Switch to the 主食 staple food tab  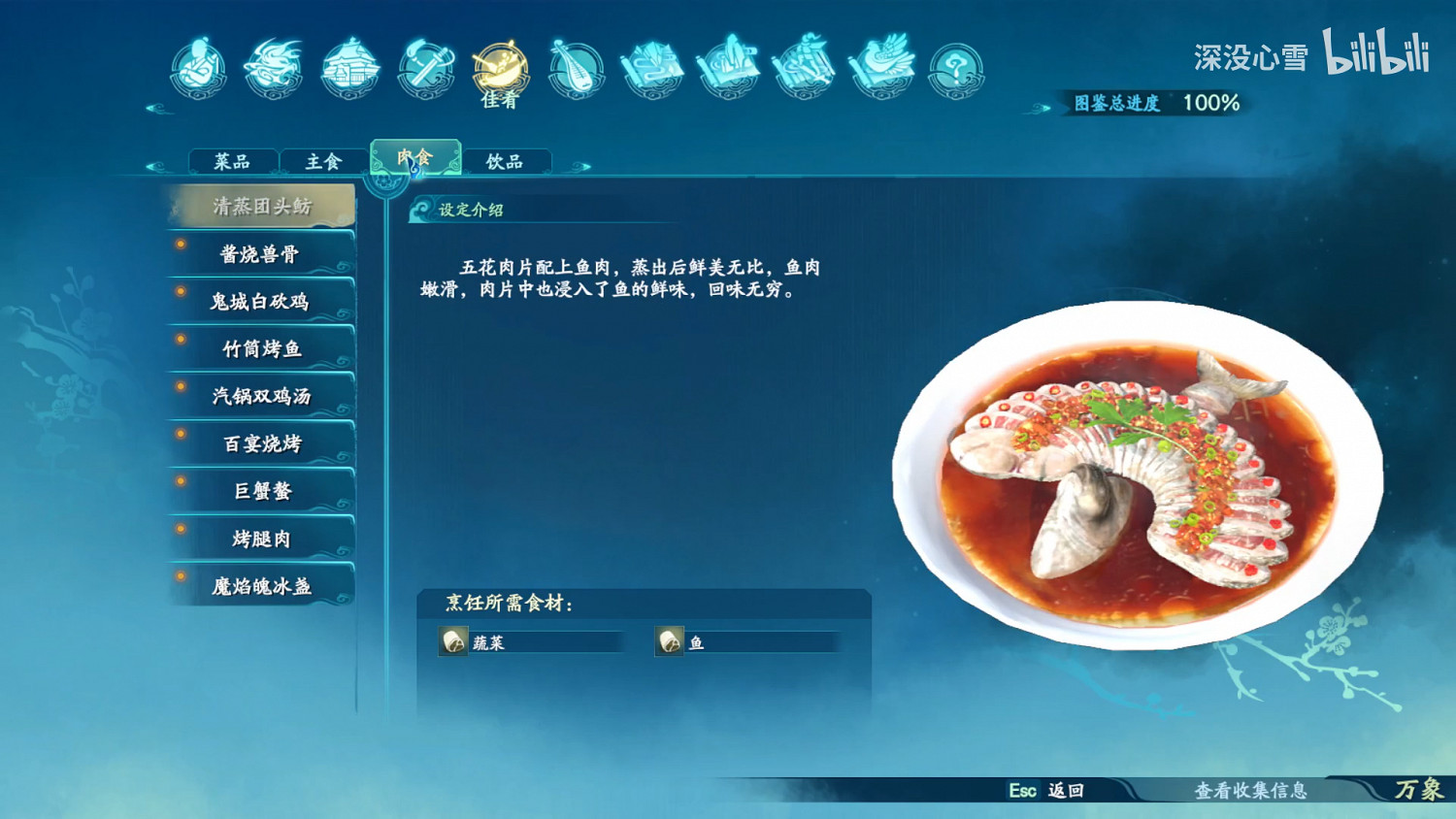321,160
